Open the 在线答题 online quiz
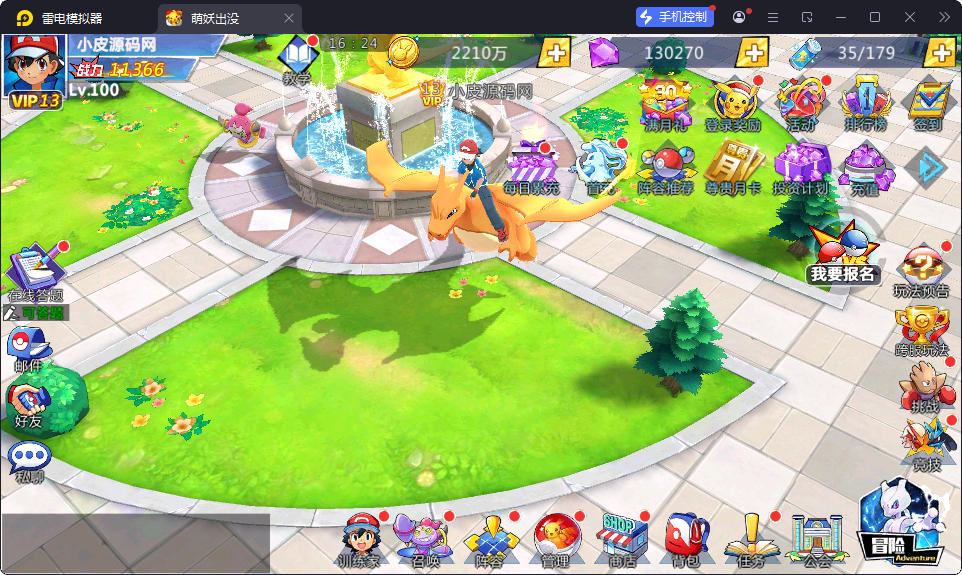Viewport: 962px width, 575px height. coord(35,269)
